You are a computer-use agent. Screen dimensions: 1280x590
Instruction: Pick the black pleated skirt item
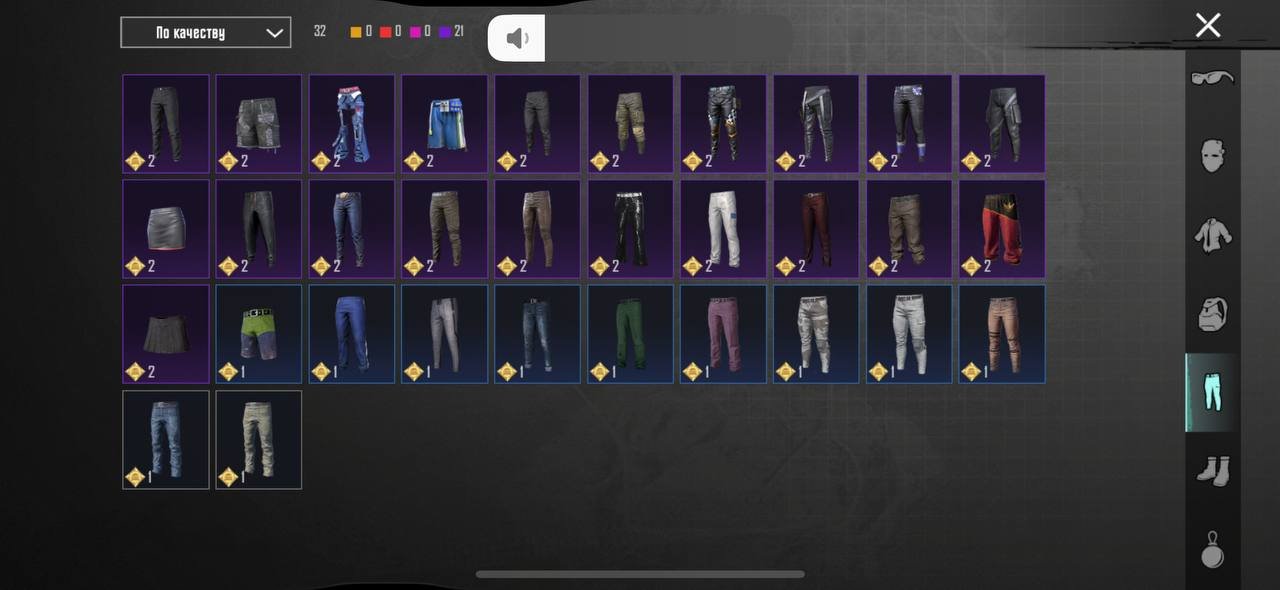pyautogui.click(x=166, y=334)
